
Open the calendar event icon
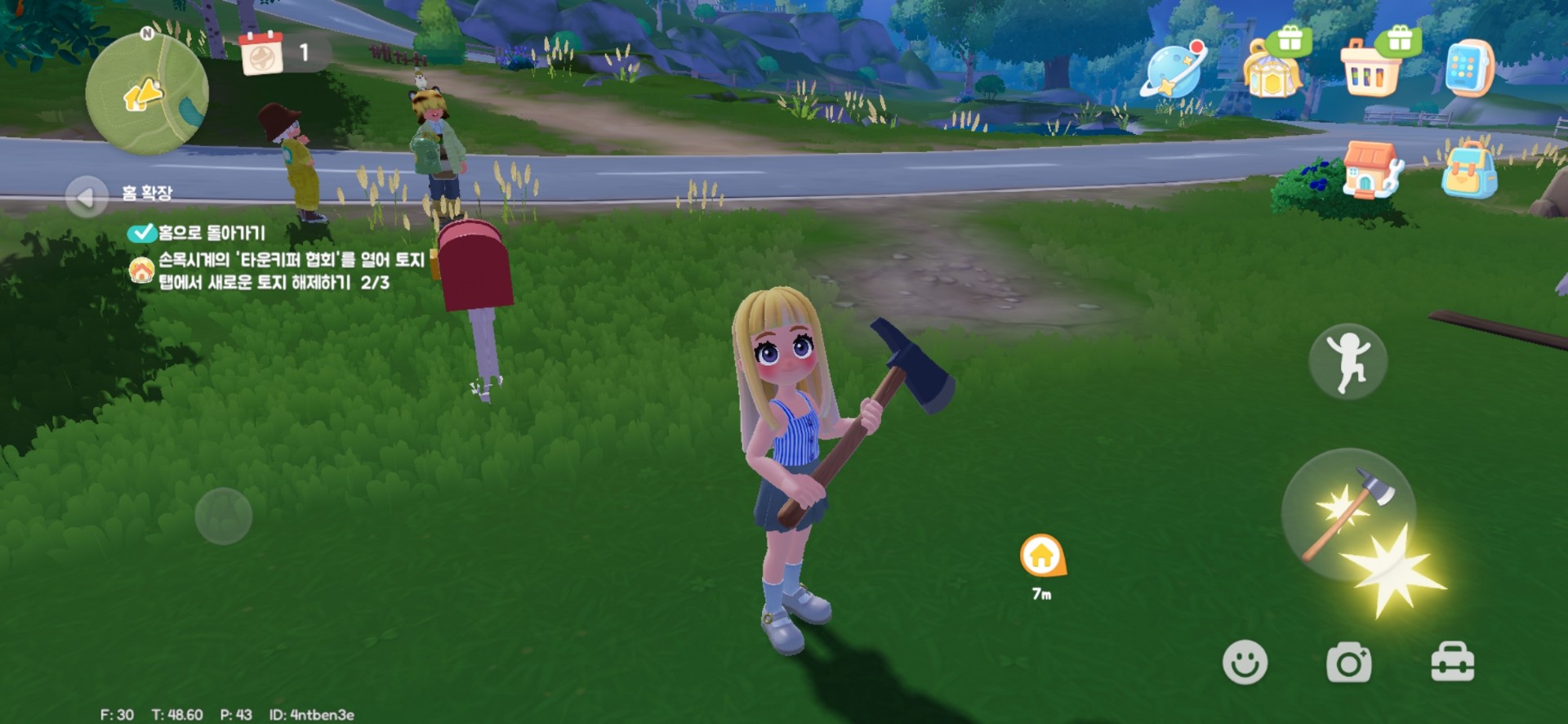(261, 54)
